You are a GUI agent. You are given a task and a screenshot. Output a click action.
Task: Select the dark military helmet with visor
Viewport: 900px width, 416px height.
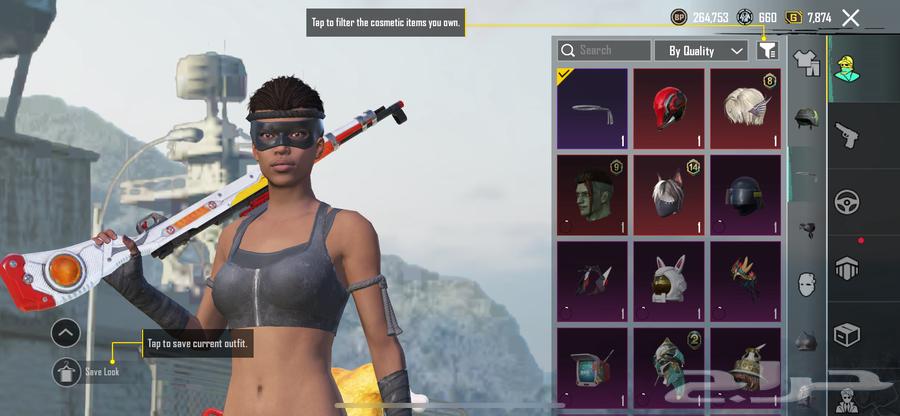[745, 195]
